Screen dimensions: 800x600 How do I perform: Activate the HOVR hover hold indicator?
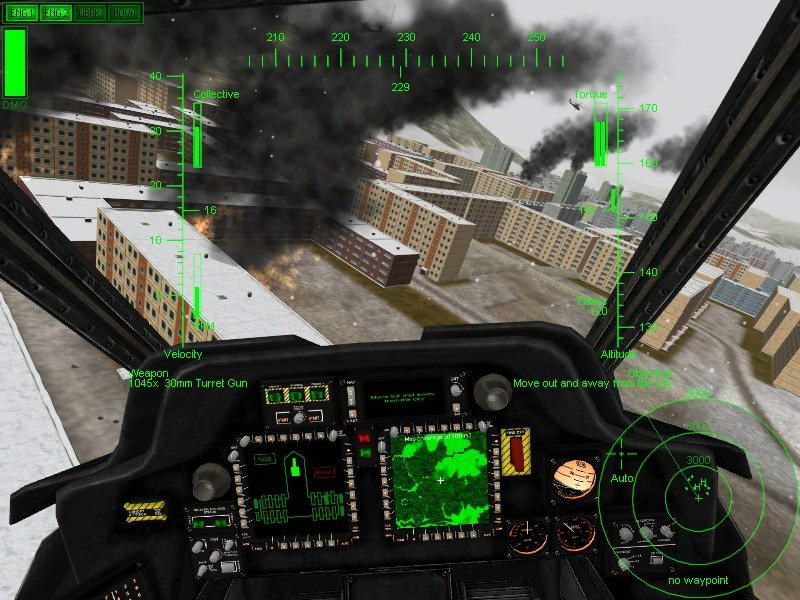(125, 13)
